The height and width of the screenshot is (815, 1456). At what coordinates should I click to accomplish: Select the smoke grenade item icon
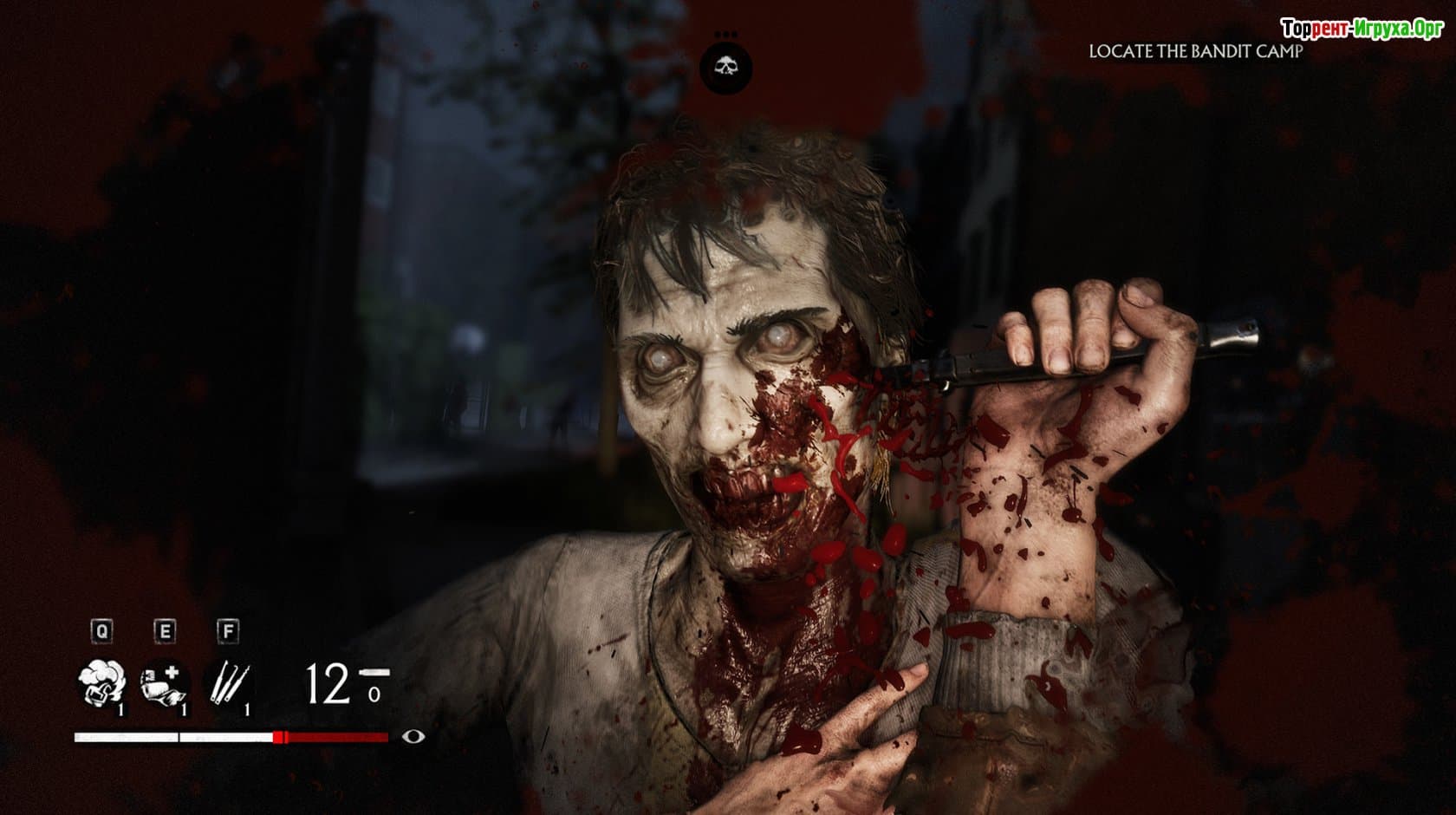[x=101, y=683]
